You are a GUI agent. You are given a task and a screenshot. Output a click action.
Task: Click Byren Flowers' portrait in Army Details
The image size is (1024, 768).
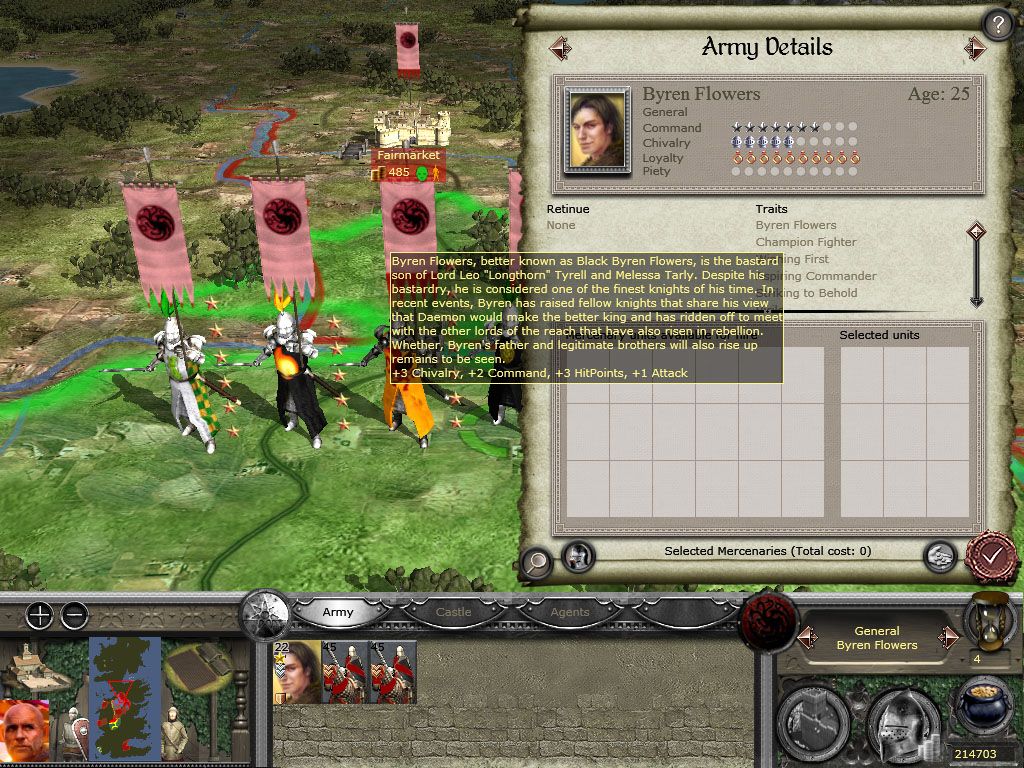coord(597,130)
